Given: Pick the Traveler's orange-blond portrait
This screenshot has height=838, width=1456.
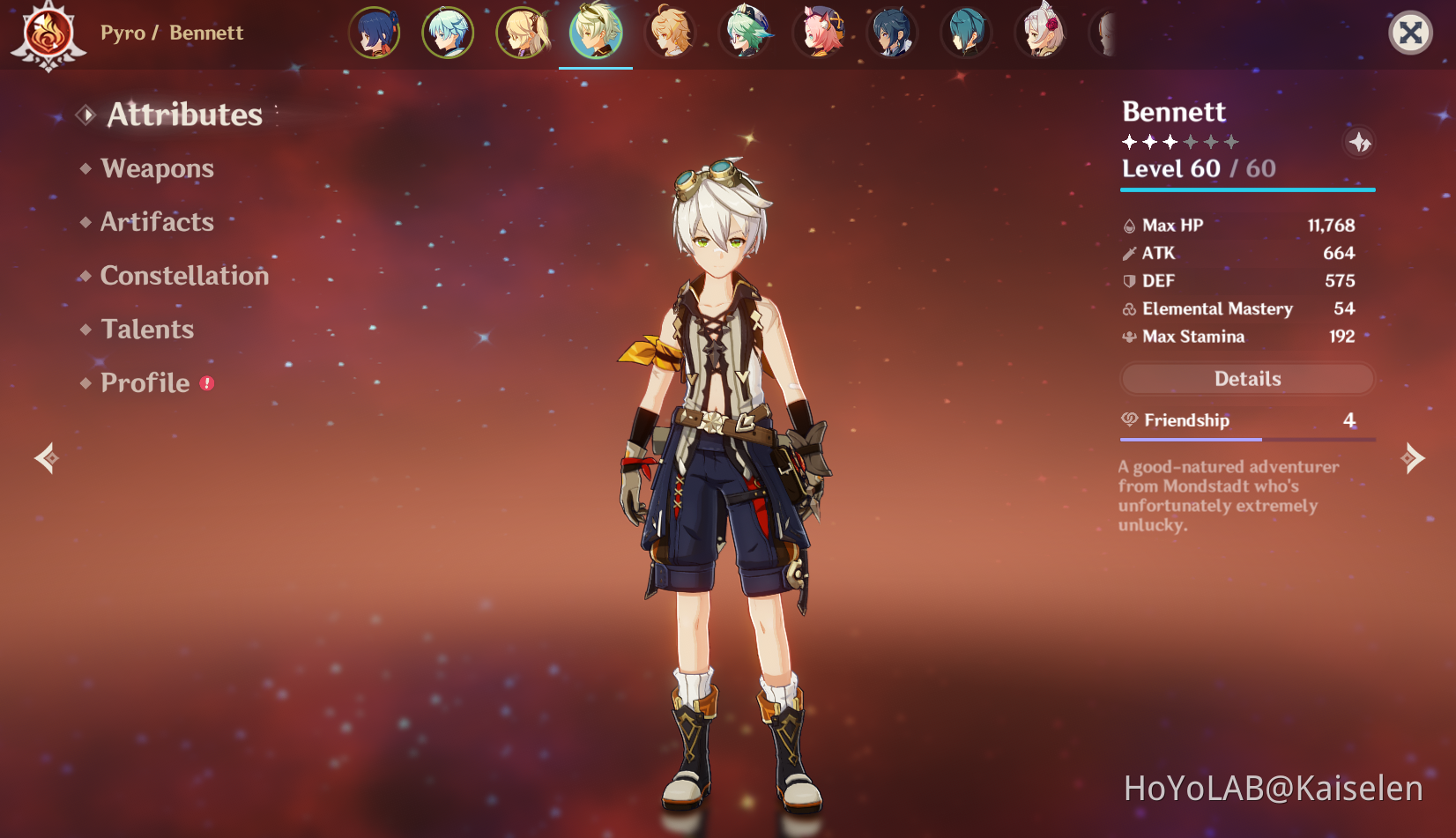Looking at the screenshot, I should tap(671, 33).
